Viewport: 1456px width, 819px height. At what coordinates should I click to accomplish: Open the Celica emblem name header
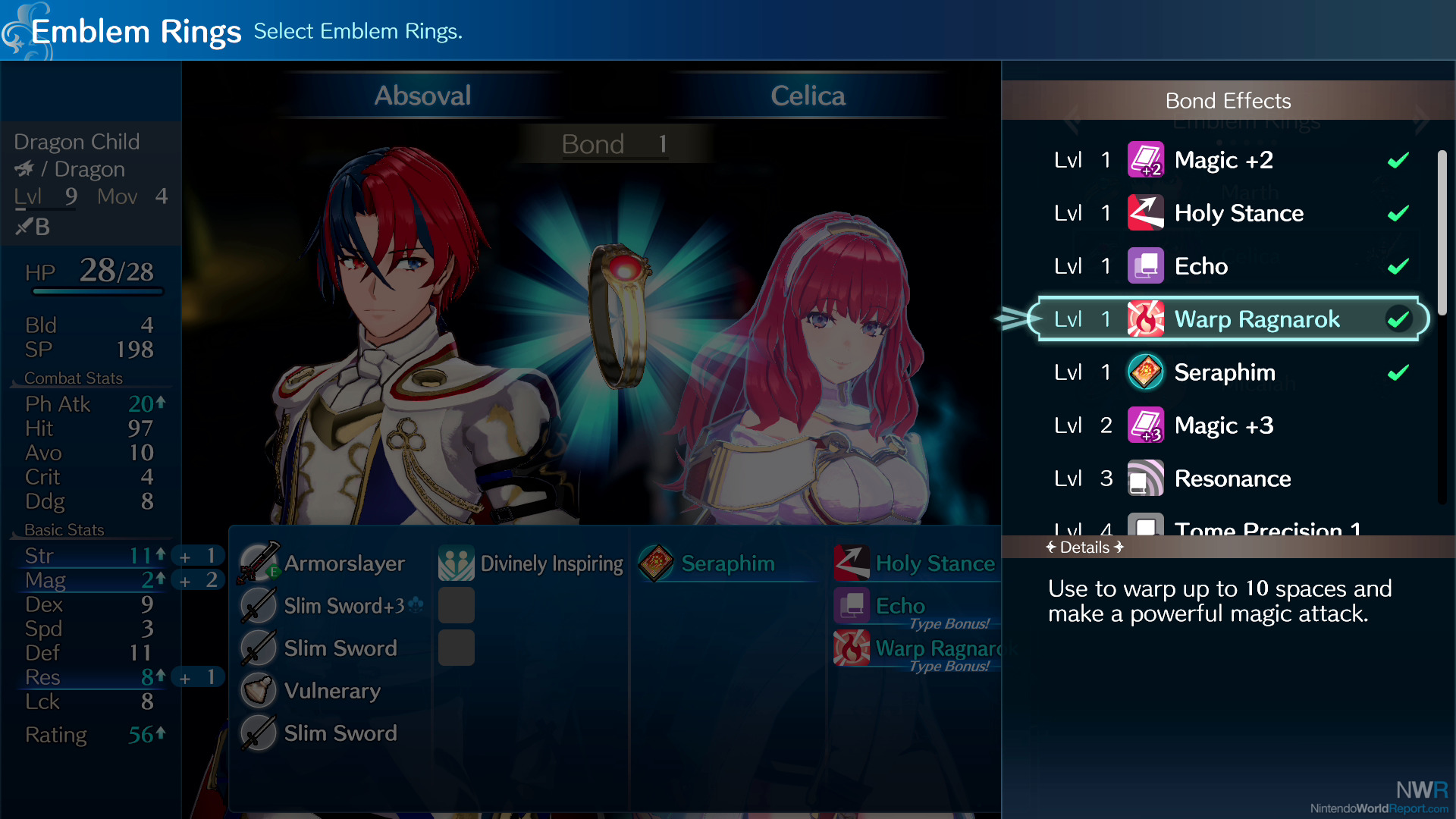pos(808,96)
